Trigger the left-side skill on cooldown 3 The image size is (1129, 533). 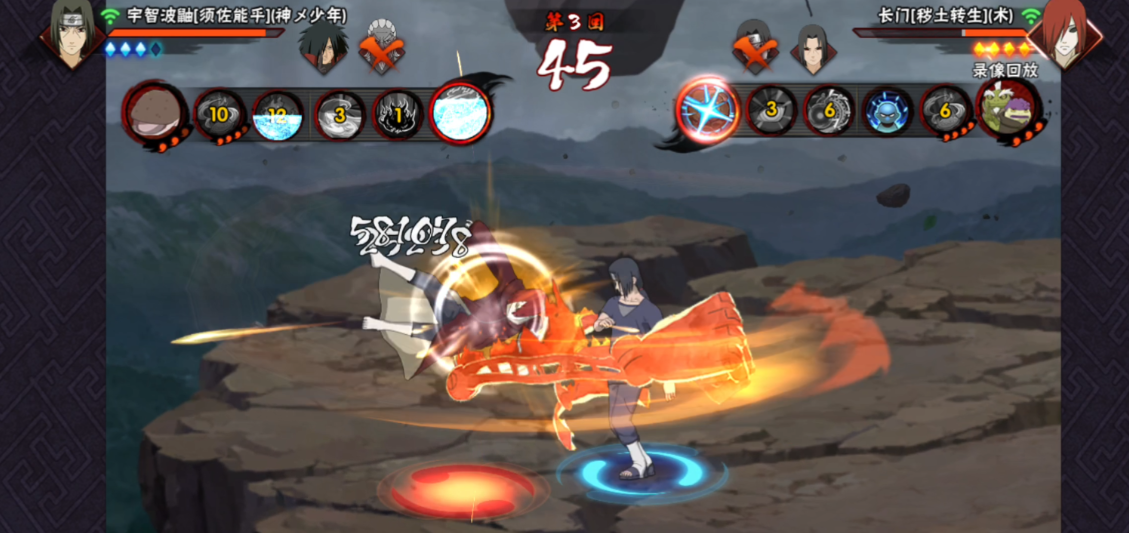pyautogui.click(x=339, y=116)
